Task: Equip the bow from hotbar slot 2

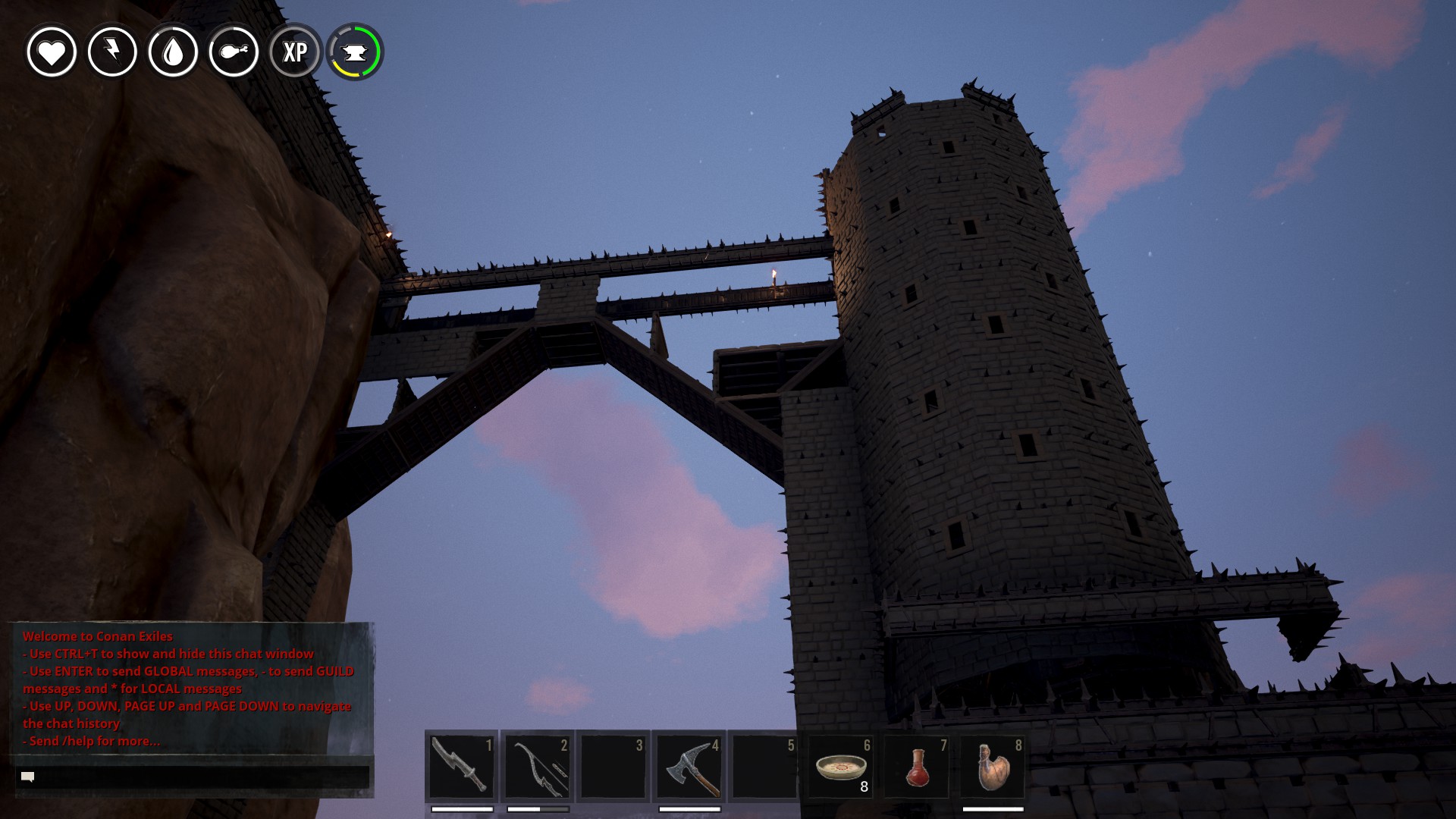Action: coord(537,766)
